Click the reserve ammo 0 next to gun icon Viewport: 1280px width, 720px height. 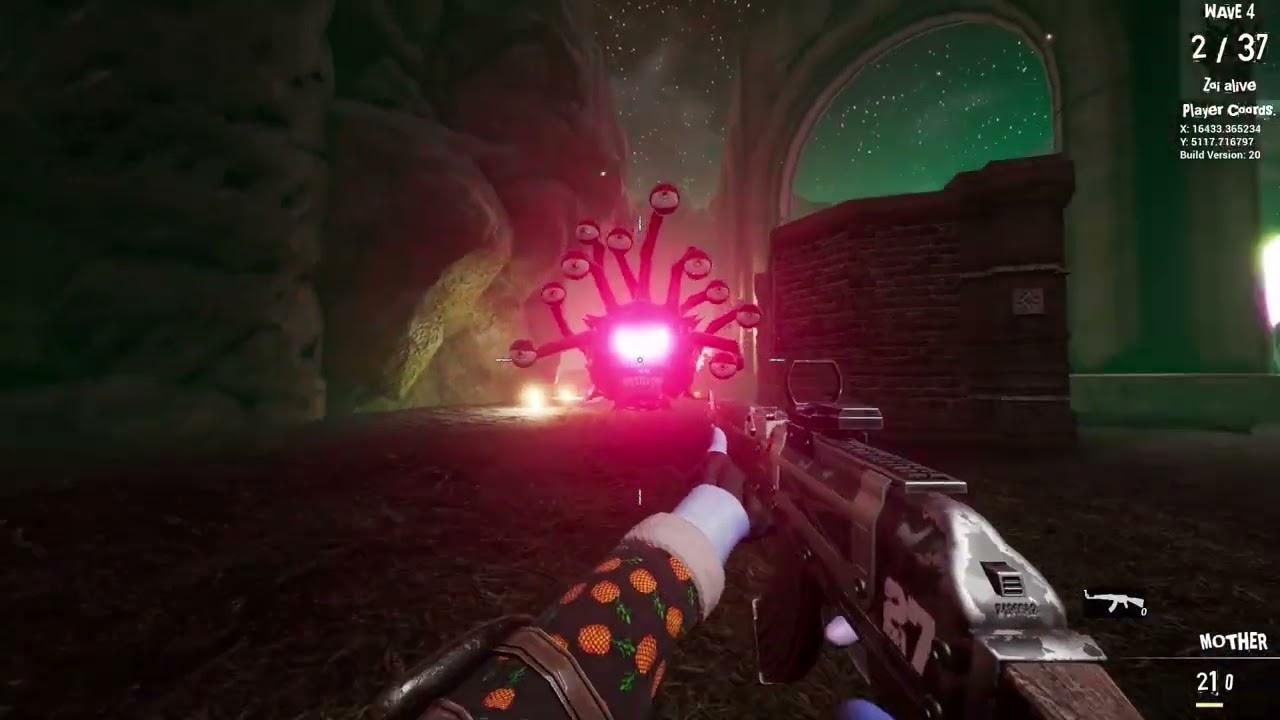click(x=1143, y=611)
